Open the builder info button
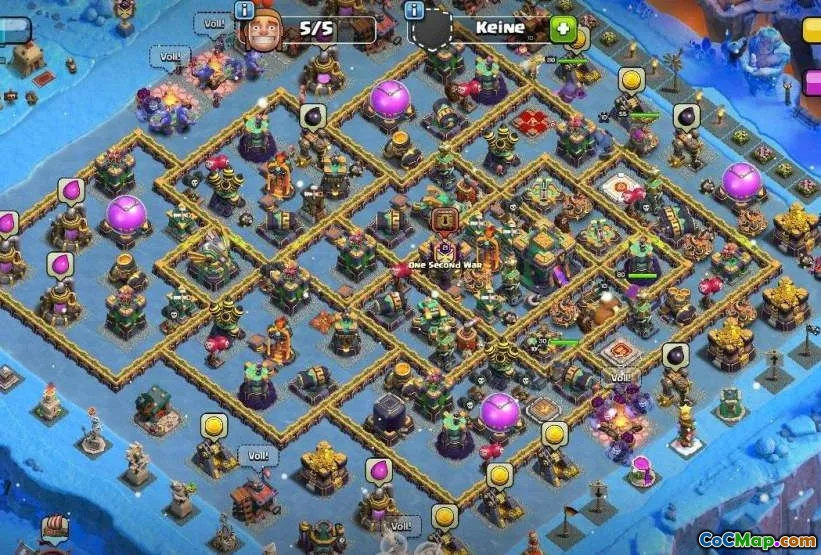The height and width of the screenshot is (555, 821). [244, 11]
